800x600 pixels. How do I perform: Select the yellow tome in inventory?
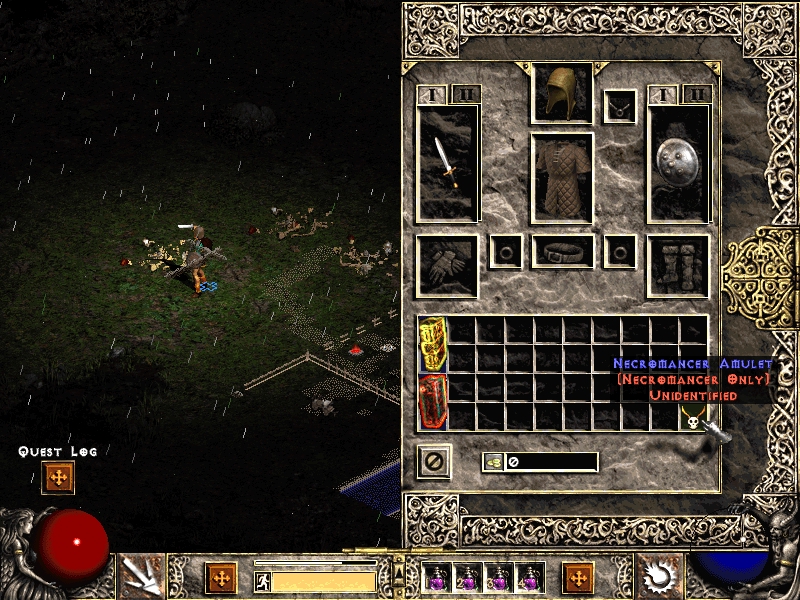pyautogui.click(x=432, y=344)
